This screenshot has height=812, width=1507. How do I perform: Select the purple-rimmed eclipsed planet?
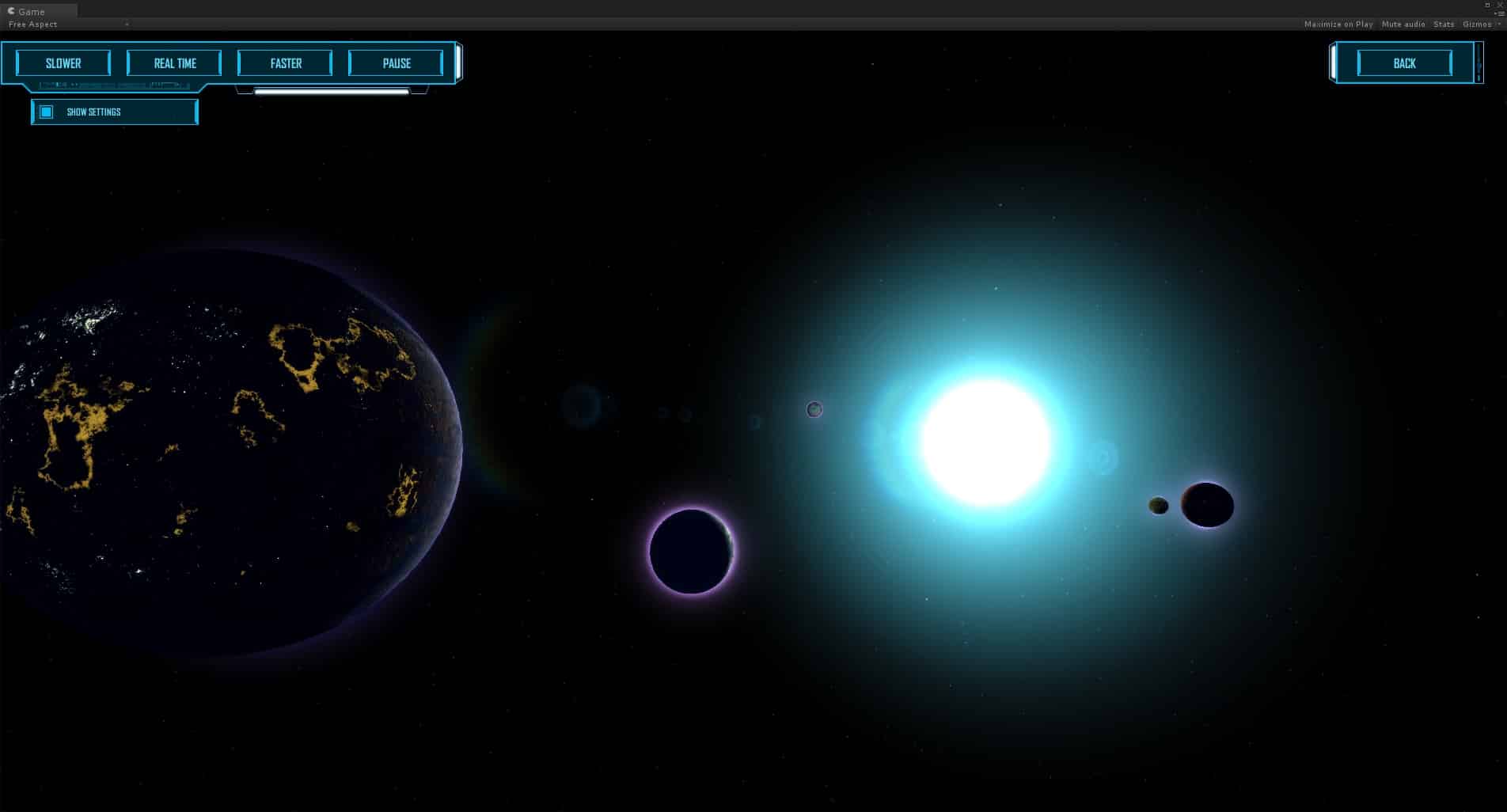click(690, 552)
